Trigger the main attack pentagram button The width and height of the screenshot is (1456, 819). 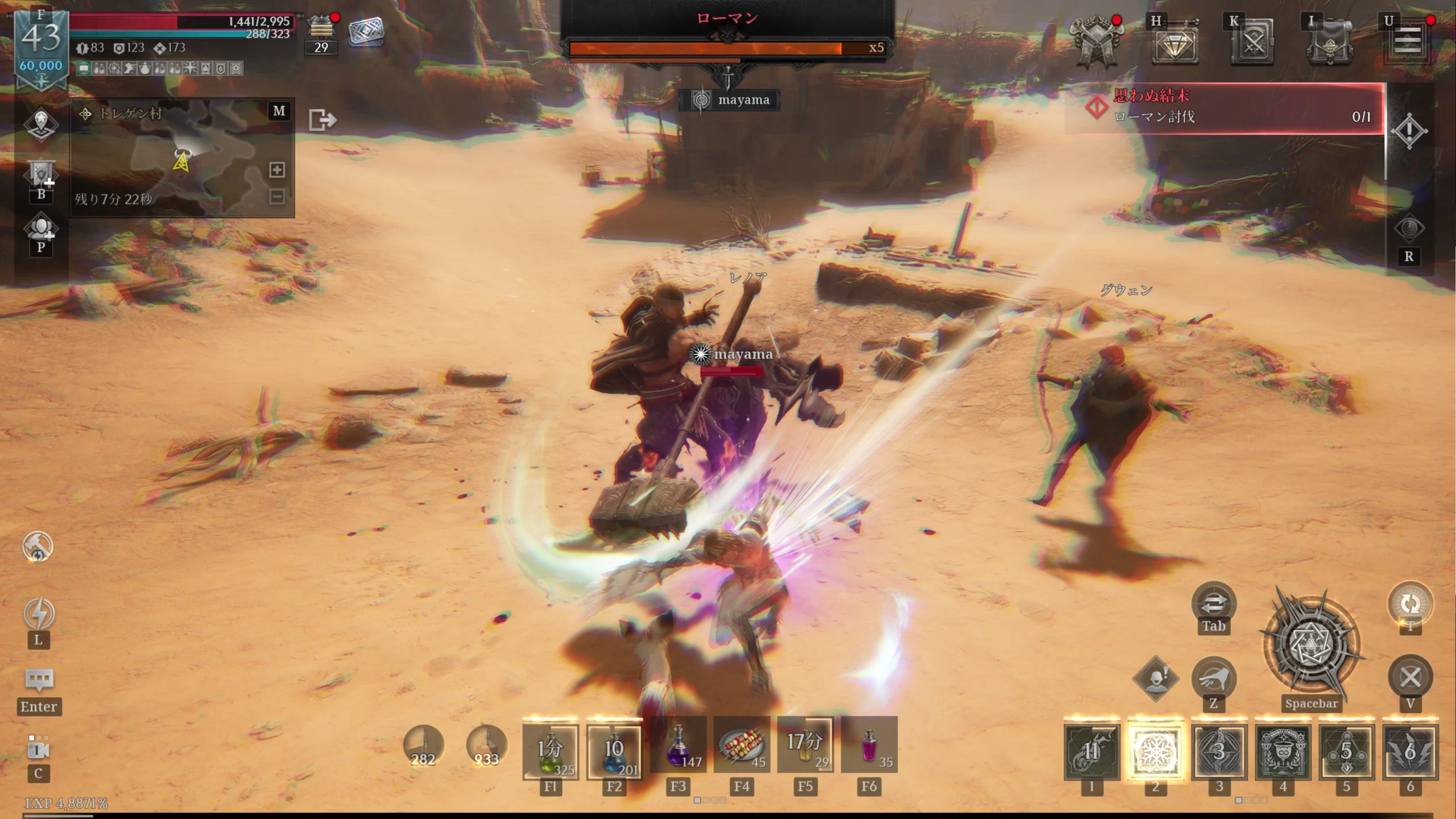pos(1311,646)
